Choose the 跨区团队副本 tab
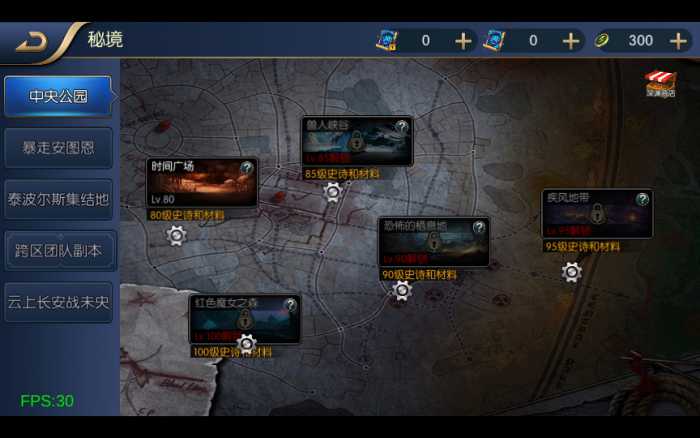This screenshot has width=700, height=438. pyautogui.click(x=58, y=251)
